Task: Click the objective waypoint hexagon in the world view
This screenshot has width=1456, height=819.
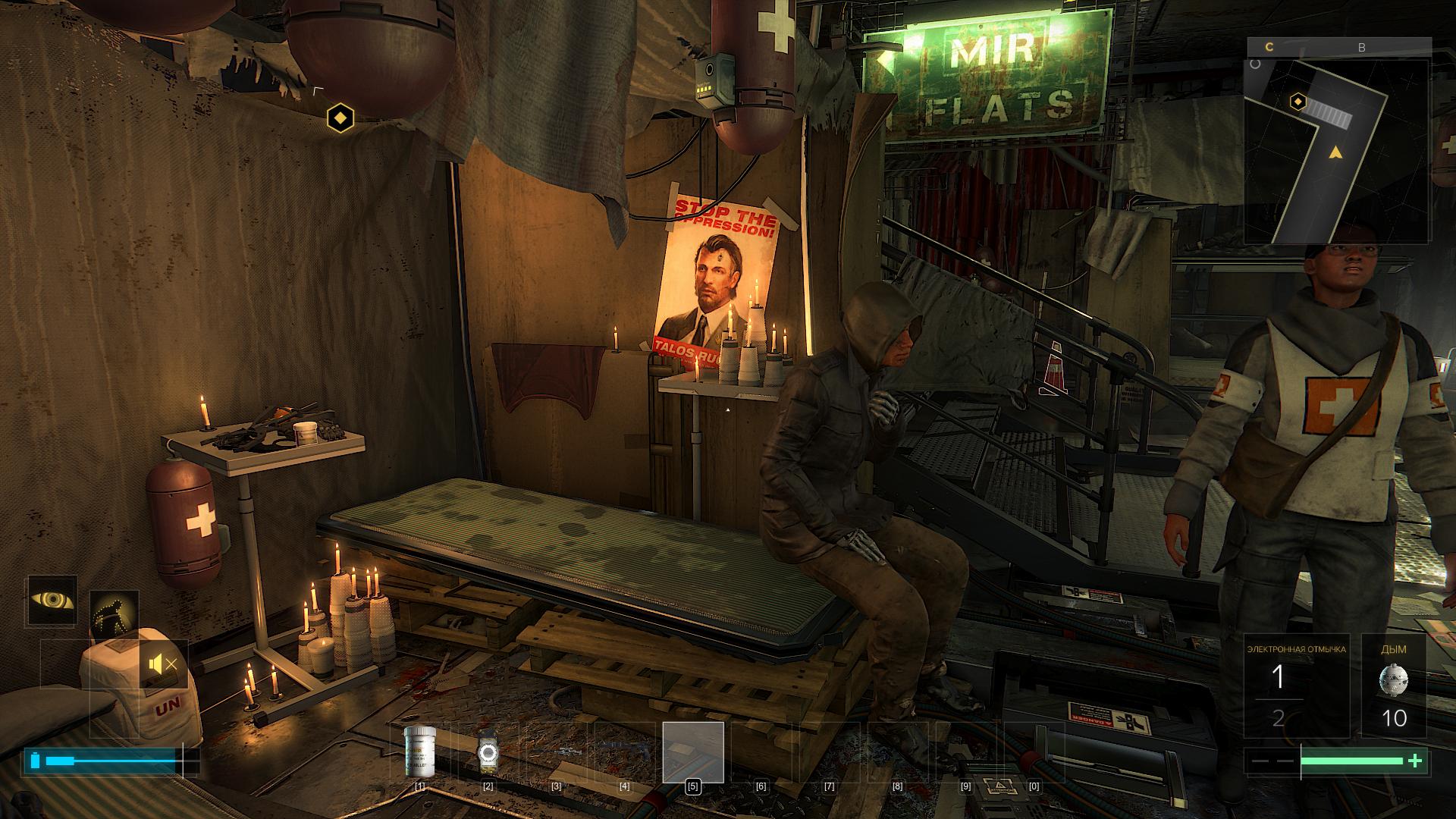Action: 340,118
